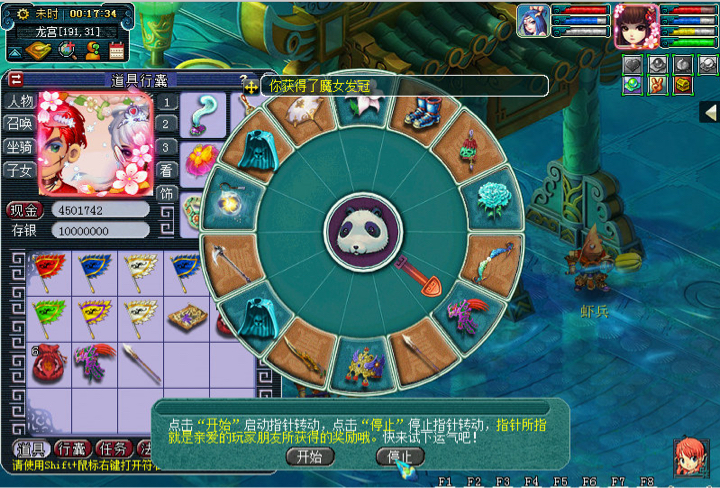Open the 人物 character tab

click(20, 101)
